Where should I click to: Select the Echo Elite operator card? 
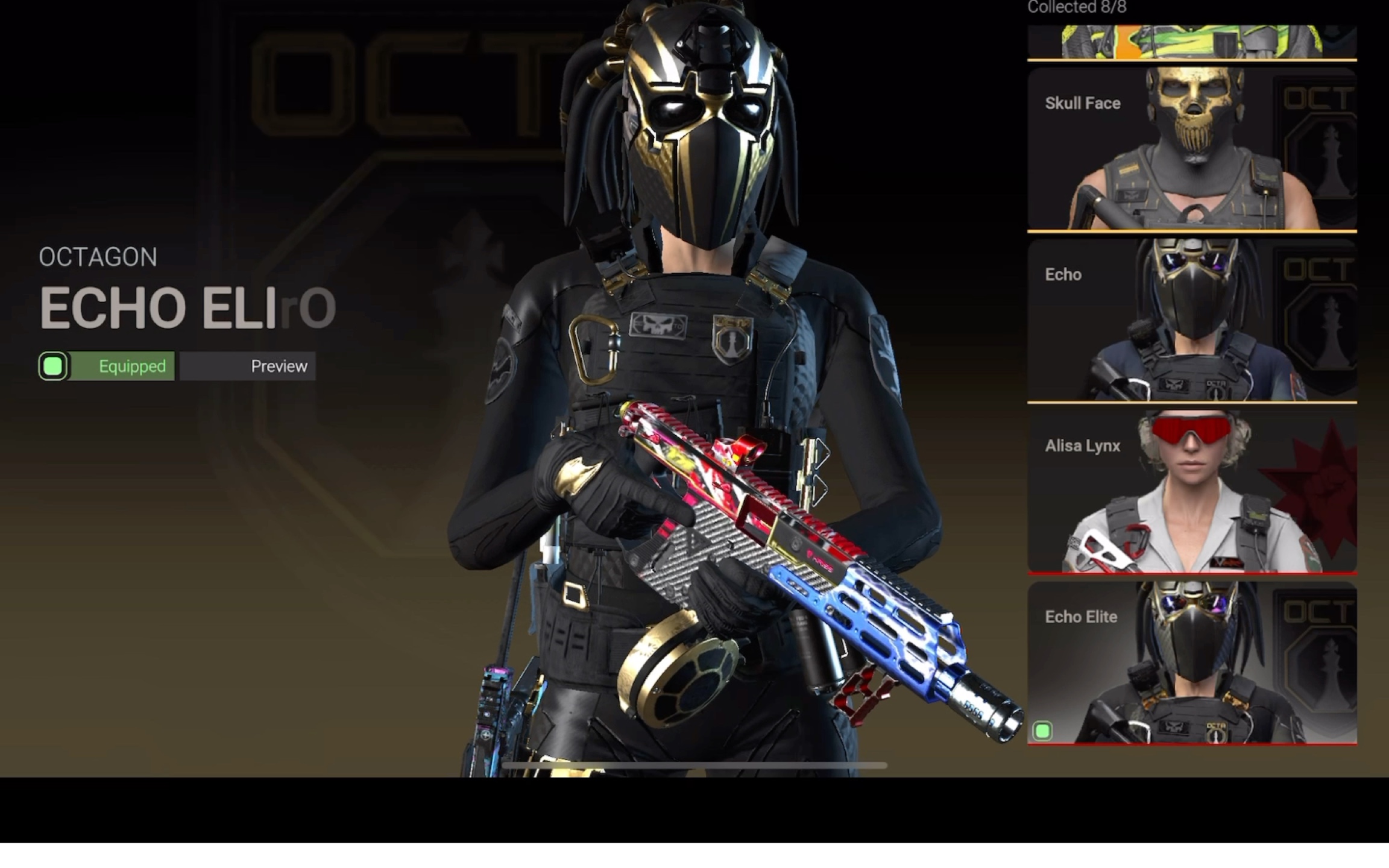click(x=1191, y=662)
